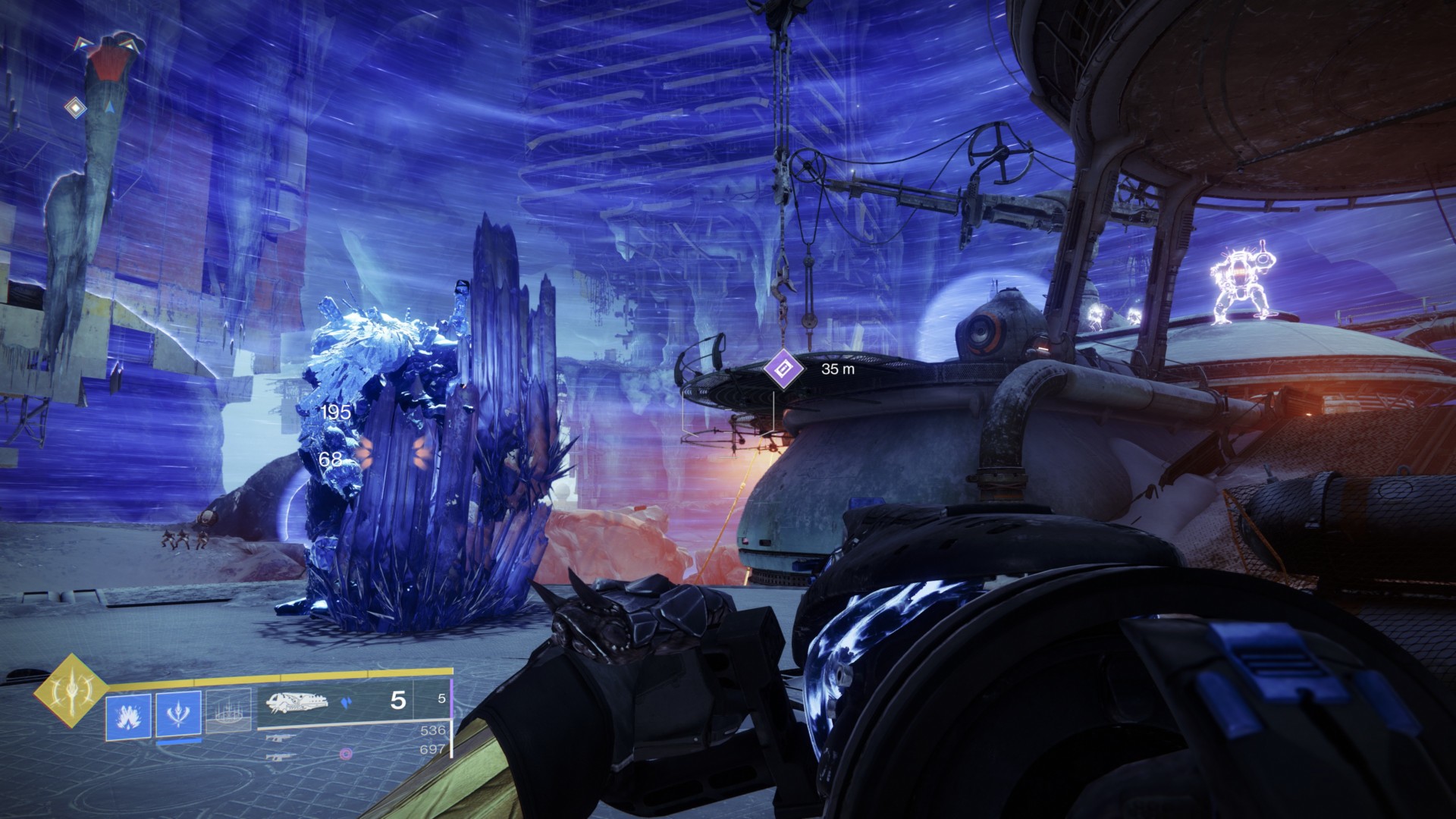This screenshot has height=819, width=1456.
Task: Select the white diamond marker on the radar
Action: (x=75, y=108)
